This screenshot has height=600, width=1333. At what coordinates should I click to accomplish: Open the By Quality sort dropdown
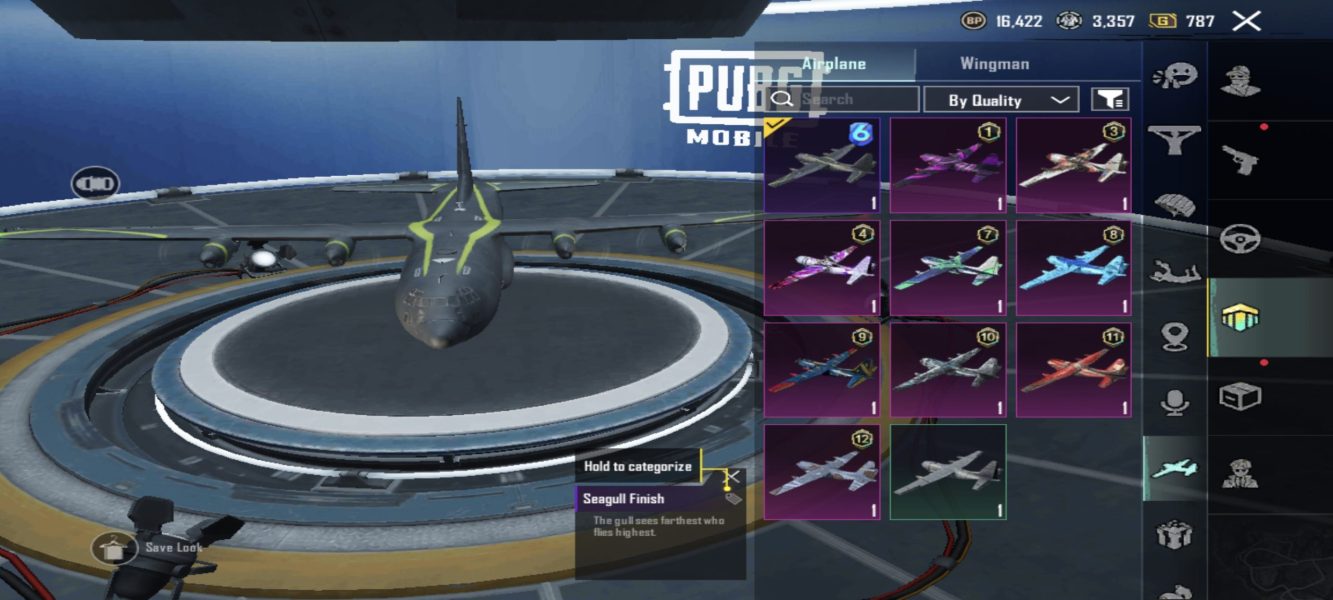1000,100
